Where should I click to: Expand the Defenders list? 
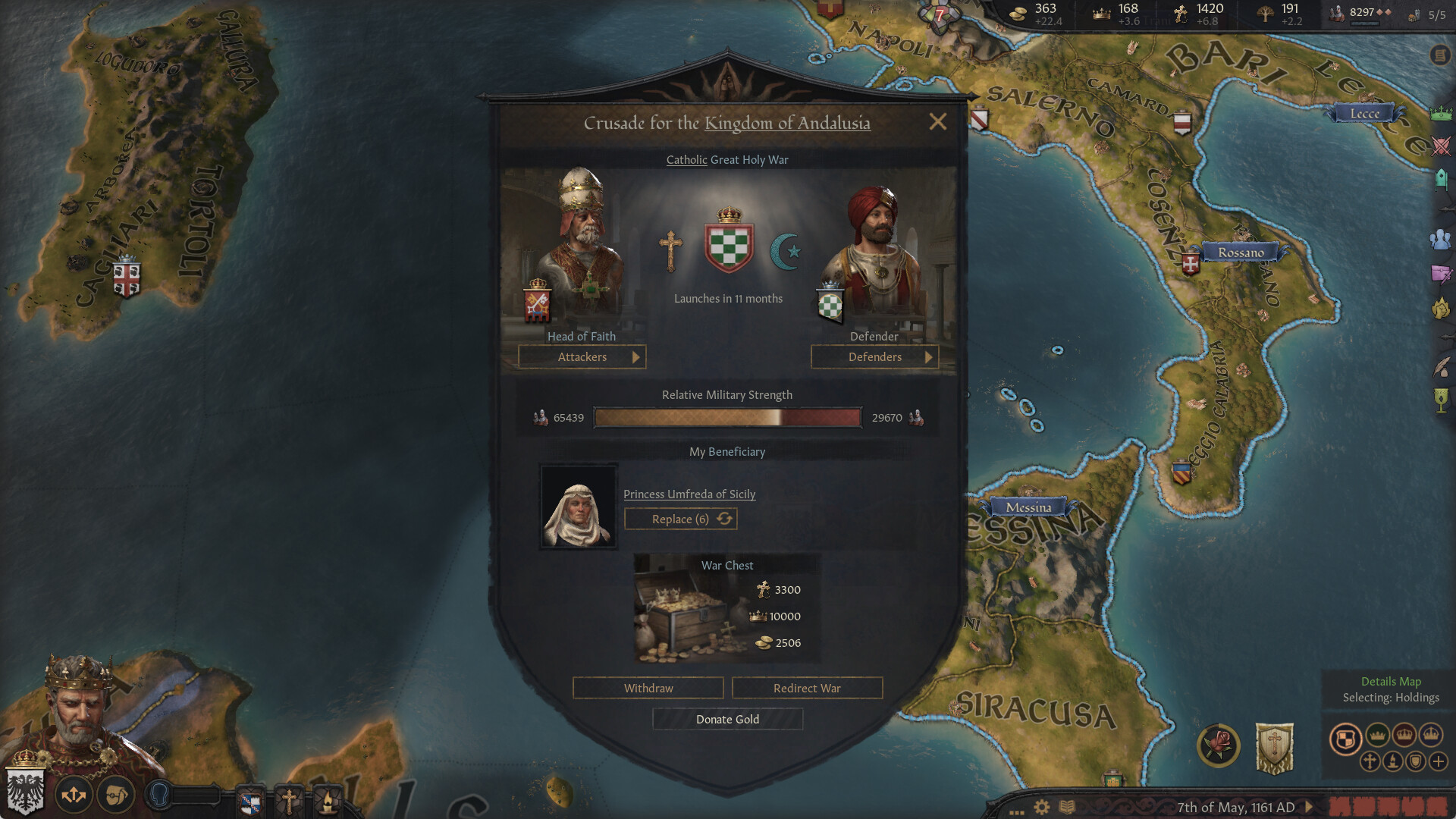pyautogui.click(x=875, y=356)
